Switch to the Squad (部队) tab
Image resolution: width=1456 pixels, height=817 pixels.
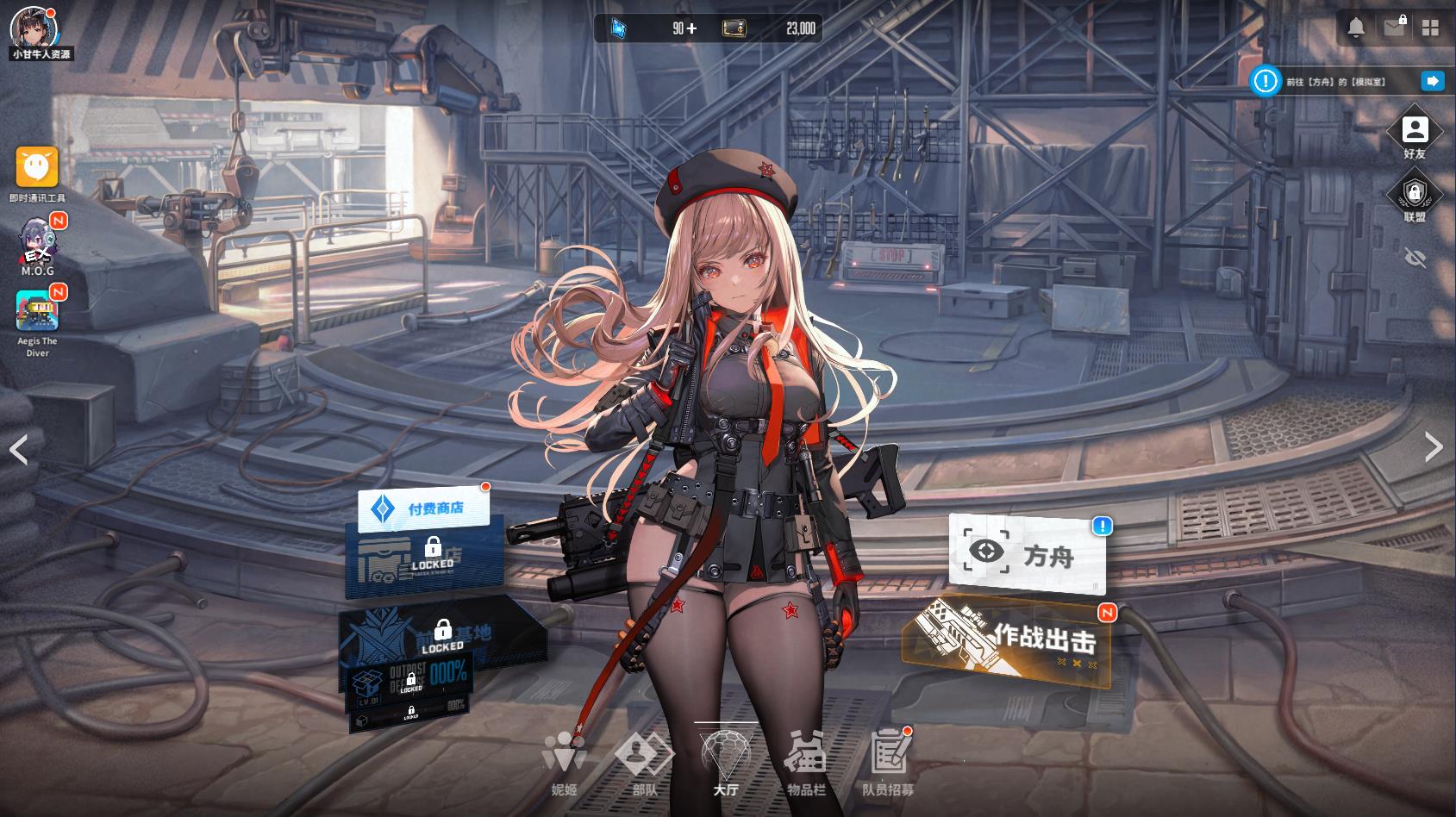click(x=645, y=763)
